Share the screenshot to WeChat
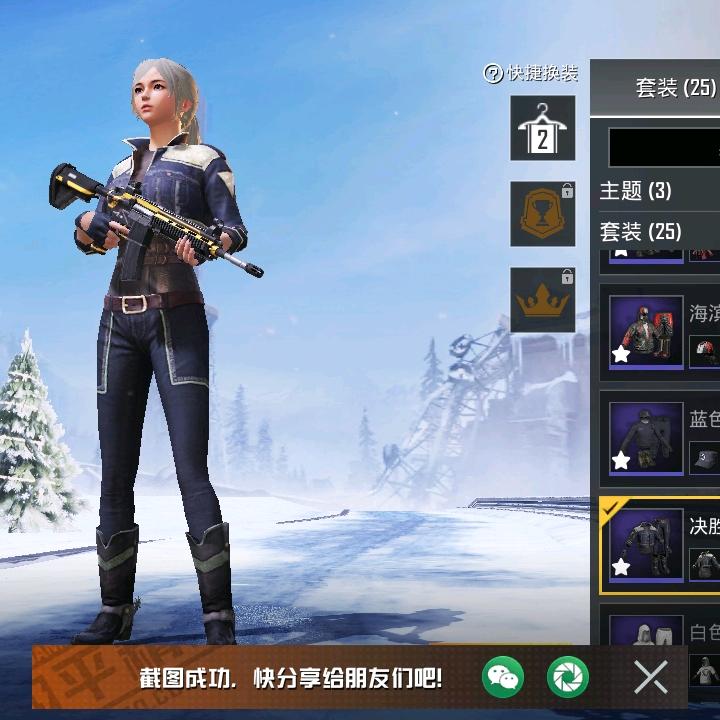 [x=502, y=678]
